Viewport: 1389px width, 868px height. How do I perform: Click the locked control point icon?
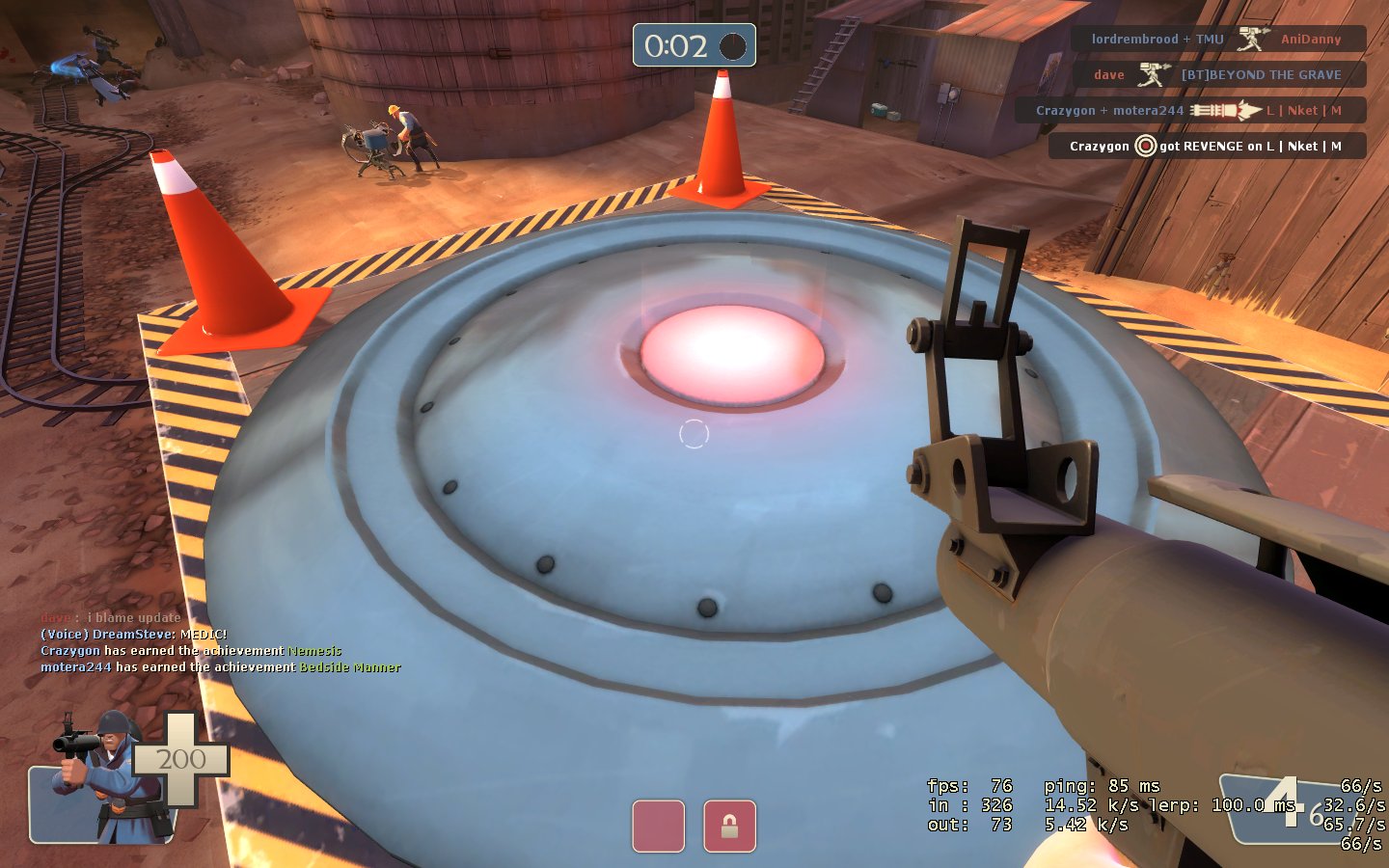click(729, 827)
